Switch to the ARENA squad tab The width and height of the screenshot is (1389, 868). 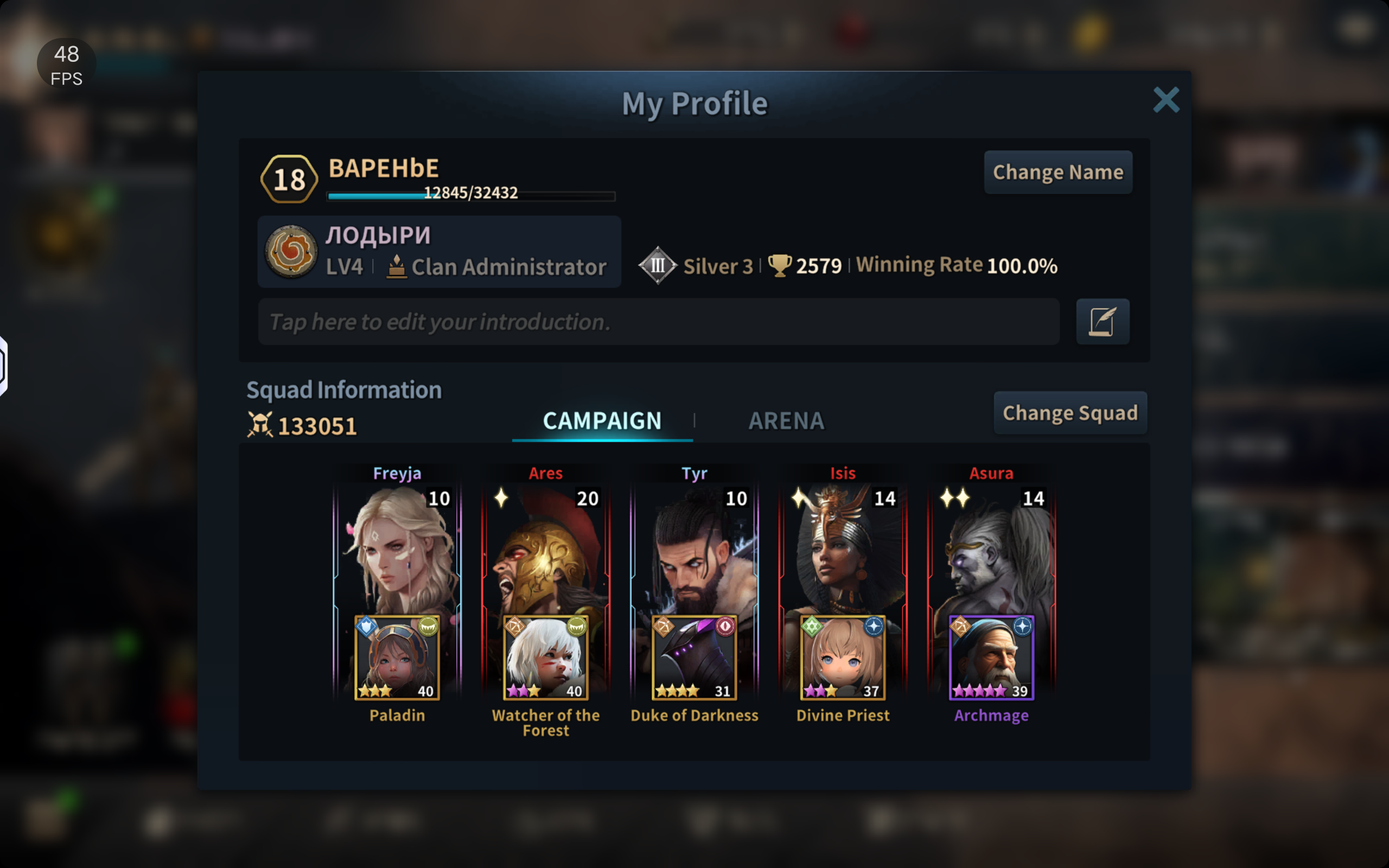[x=786, y=421]
